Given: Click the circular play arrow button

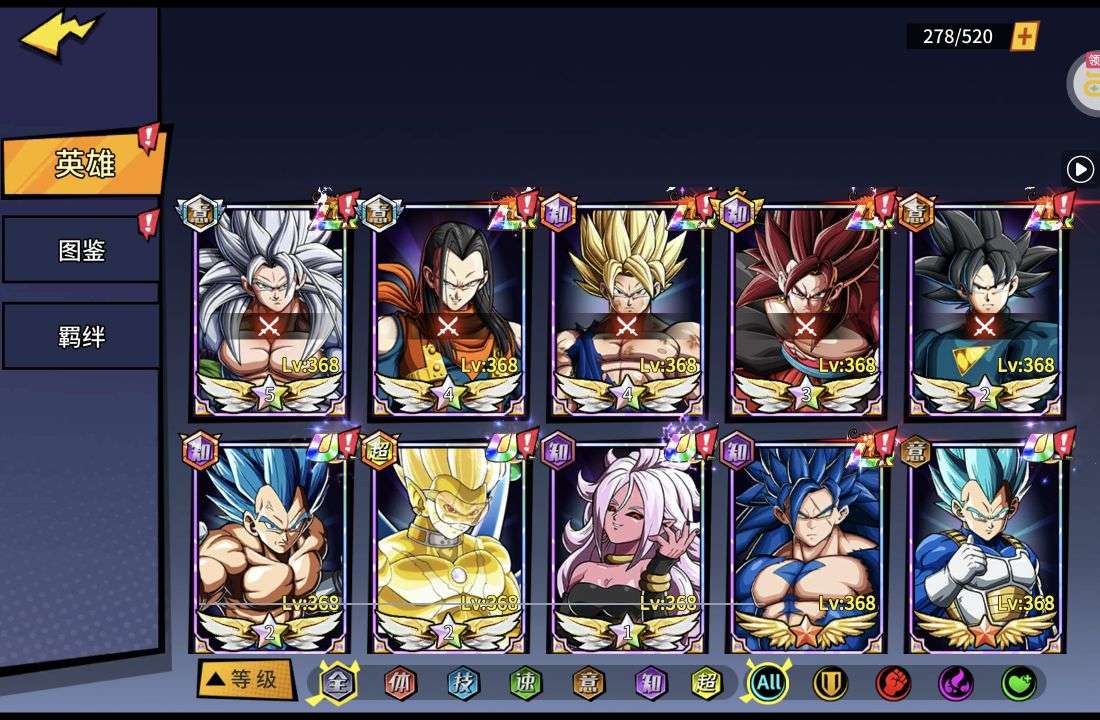Looking at the screenshot, I should click(1080, 169).
